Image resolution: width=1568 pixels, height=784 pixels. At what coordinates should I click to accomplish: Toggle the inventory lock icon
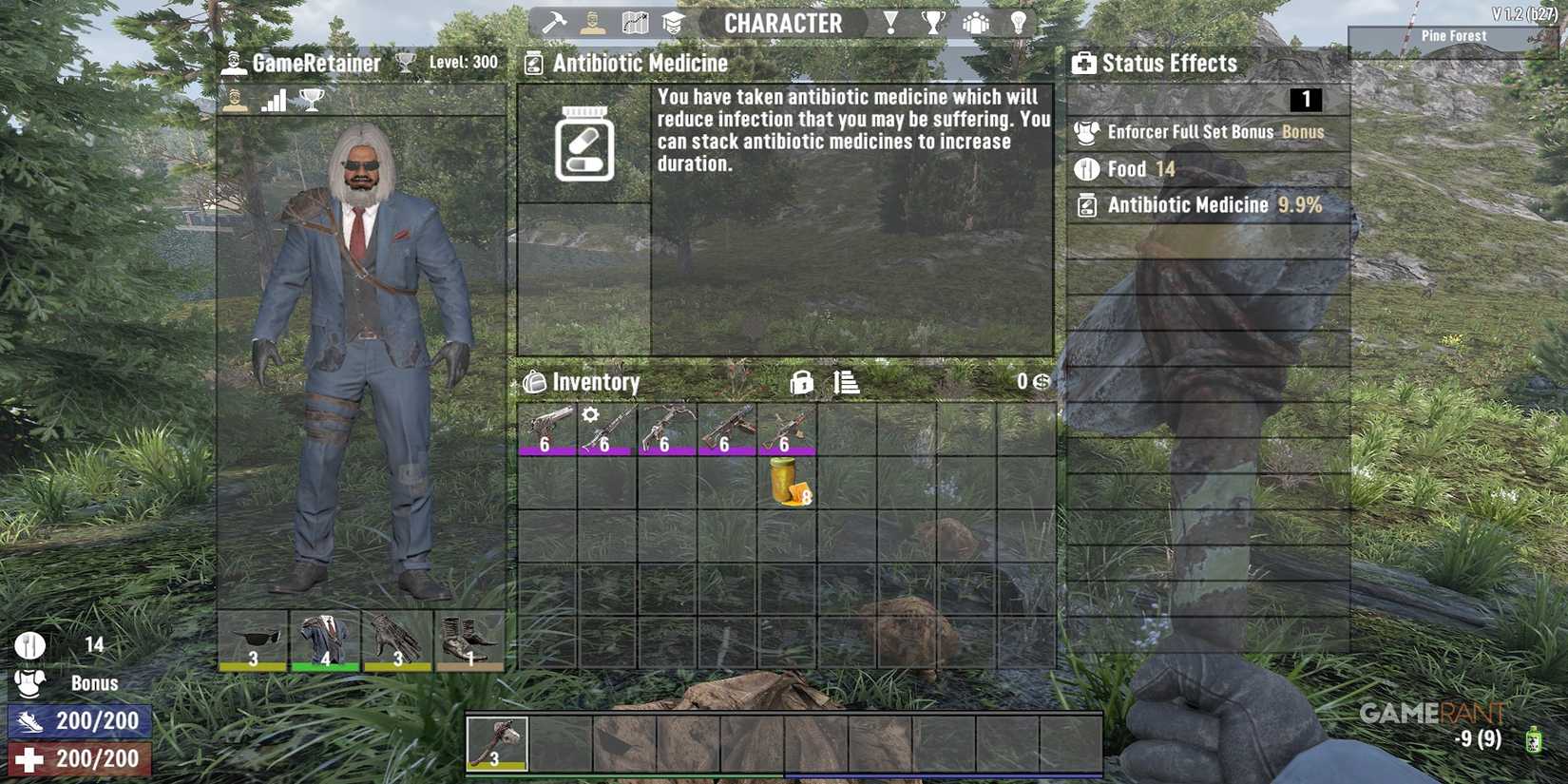[x=801, y=382]
